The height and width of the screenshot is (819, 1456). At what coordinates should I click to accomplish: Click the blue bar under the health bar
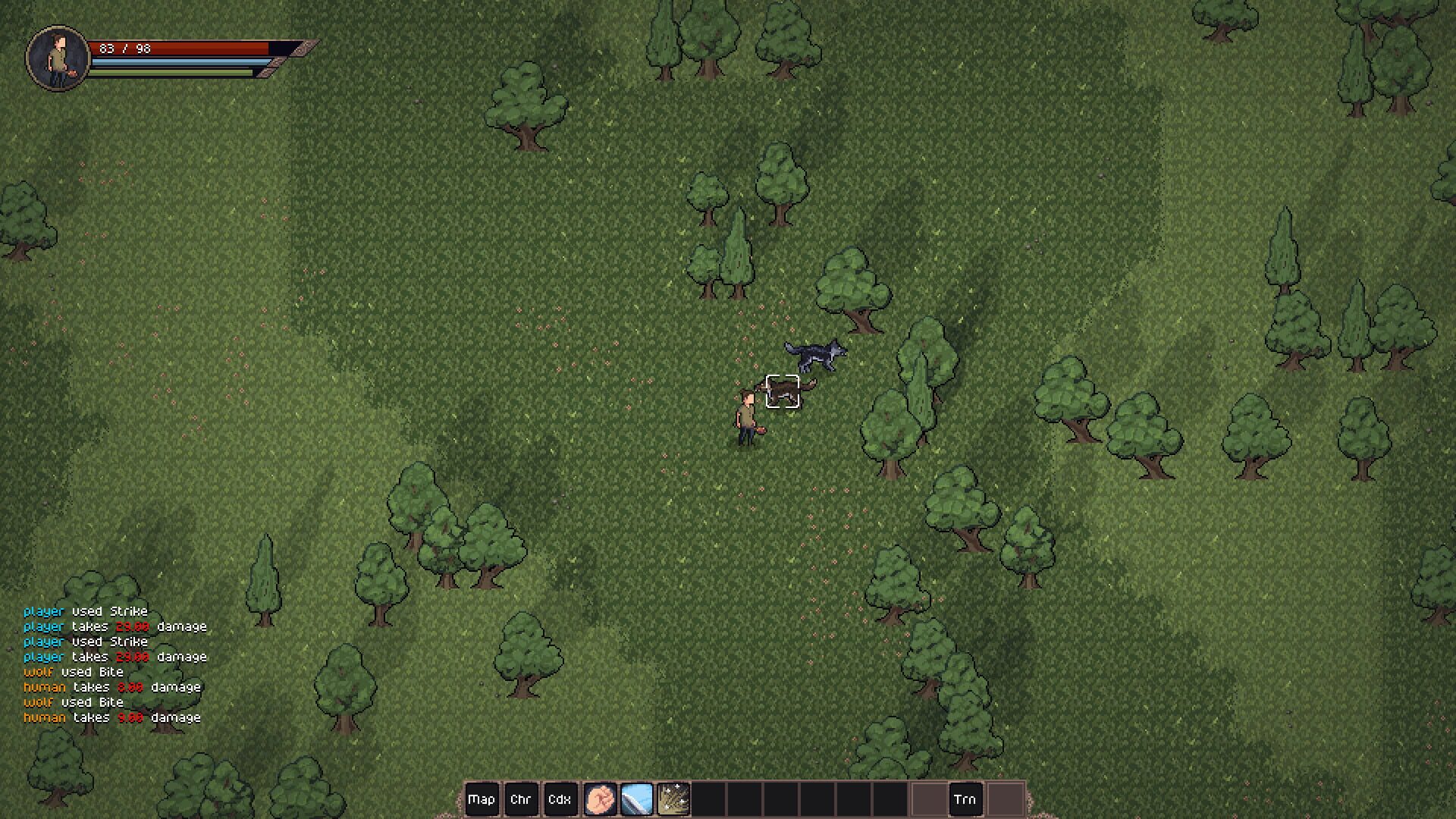point(174,64)
